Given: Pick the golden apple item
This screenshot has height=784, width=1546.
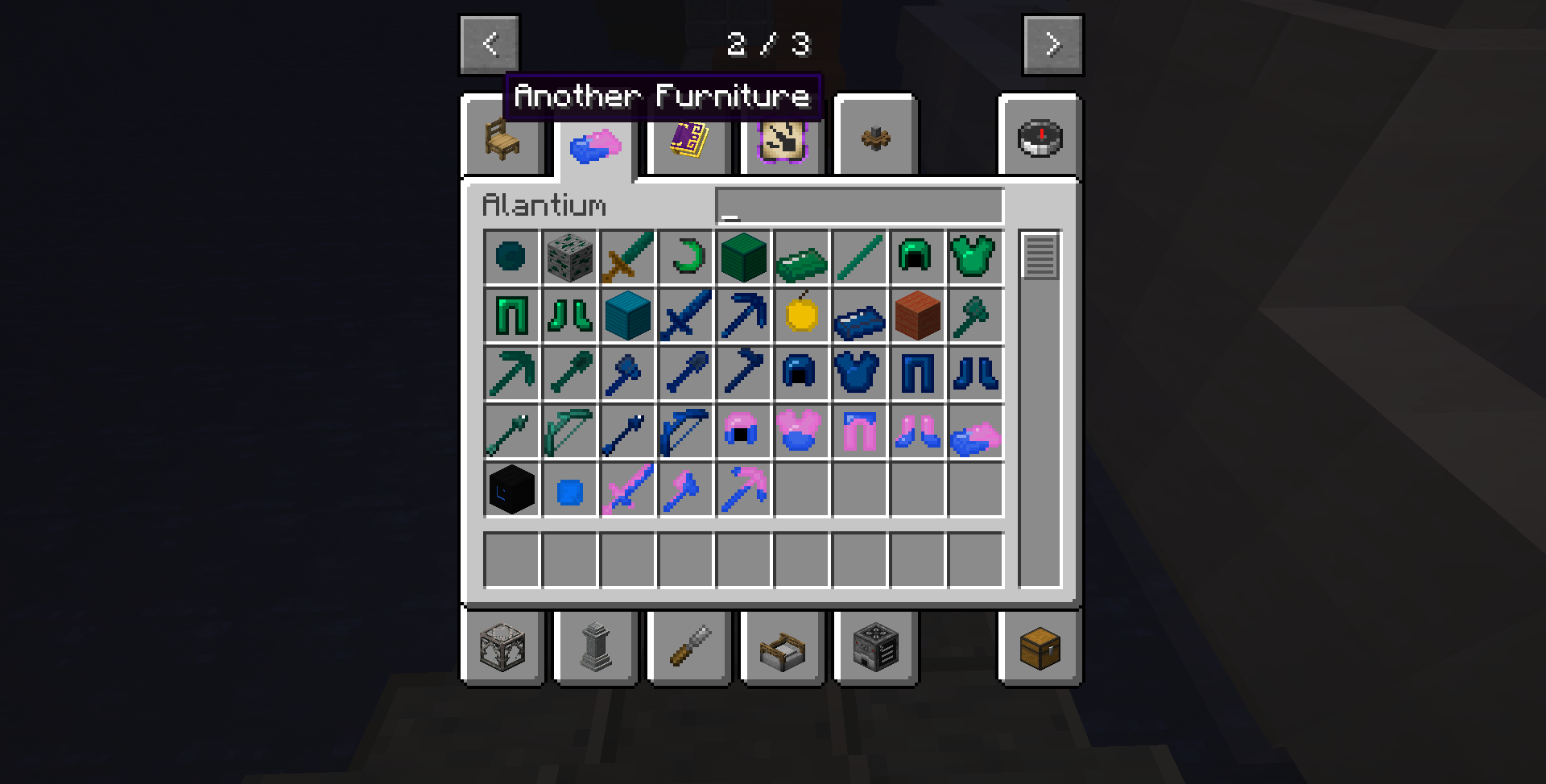Looking at the screenshot, I should coord(801,316).
